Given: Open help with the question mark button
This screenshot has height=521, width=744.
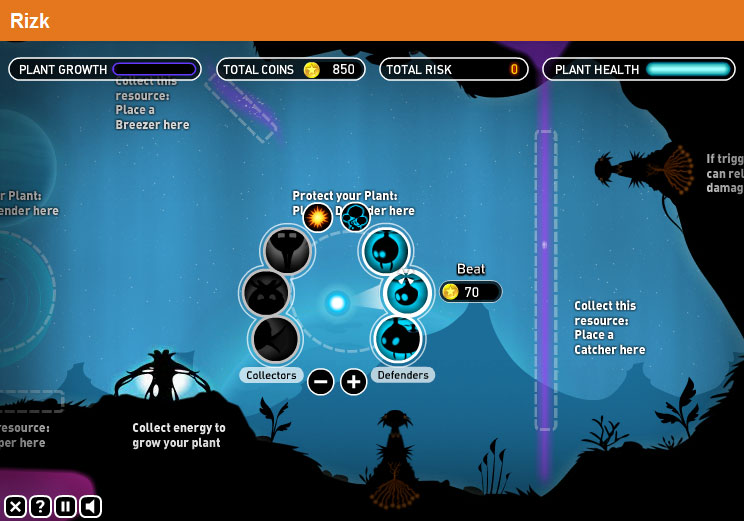Looking at the screenshot, I should 40,506.
